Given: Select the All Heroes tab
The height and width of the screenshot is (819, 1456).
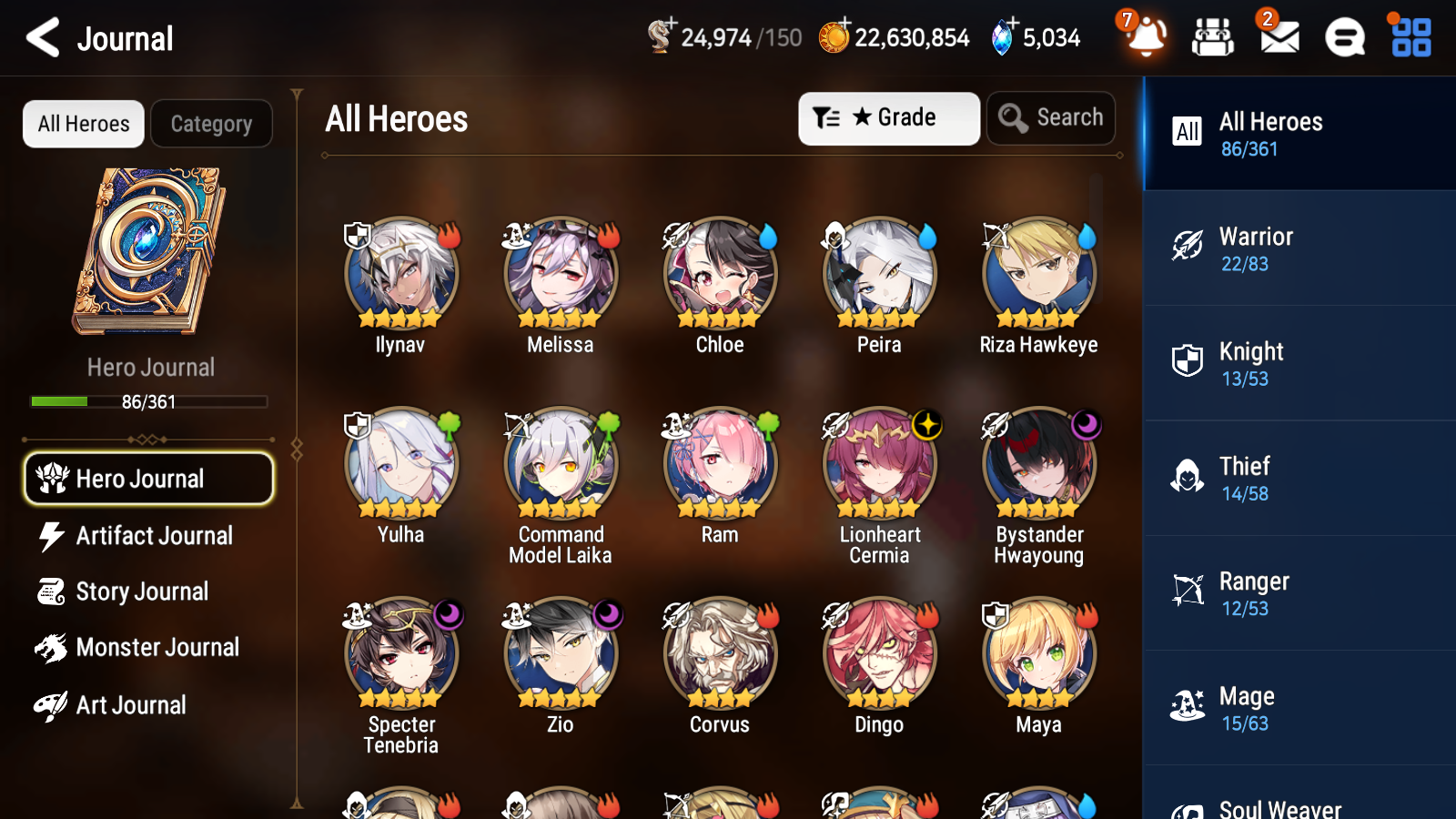Looking at the screenshot, I should coord(83,124).
